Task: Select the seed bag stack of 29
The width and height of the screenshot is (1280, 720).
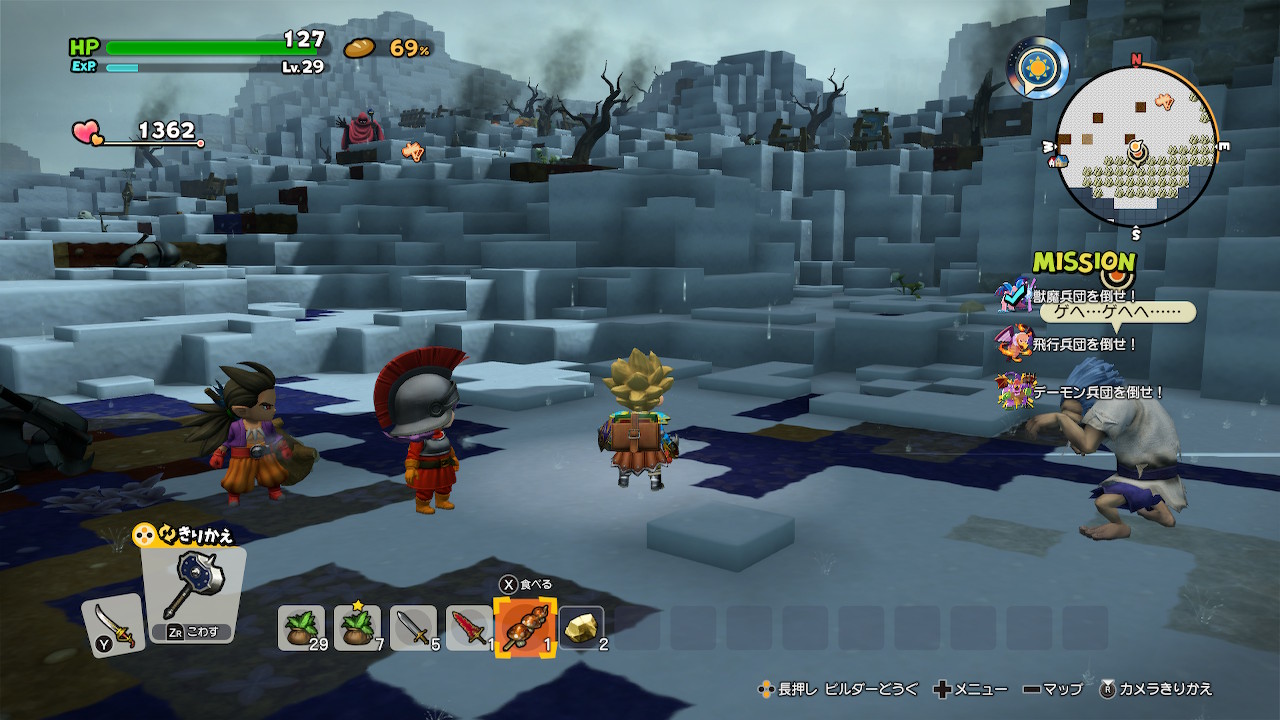Action: [x=301, y=627]
